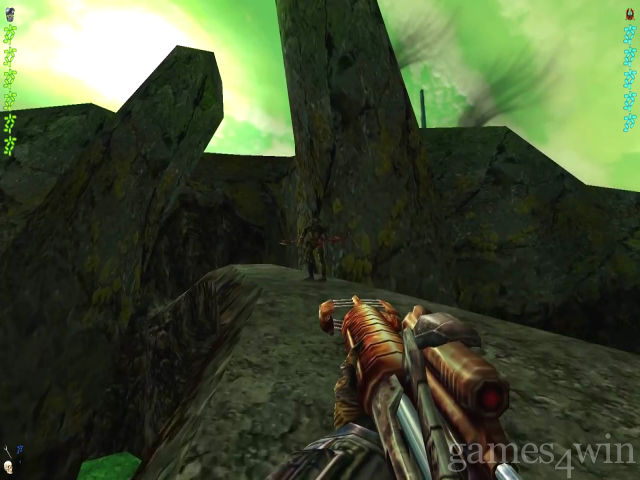This screenshot has height=480, width=640.
Task: Select the red energy cell icon
Action: coord(629,14)
